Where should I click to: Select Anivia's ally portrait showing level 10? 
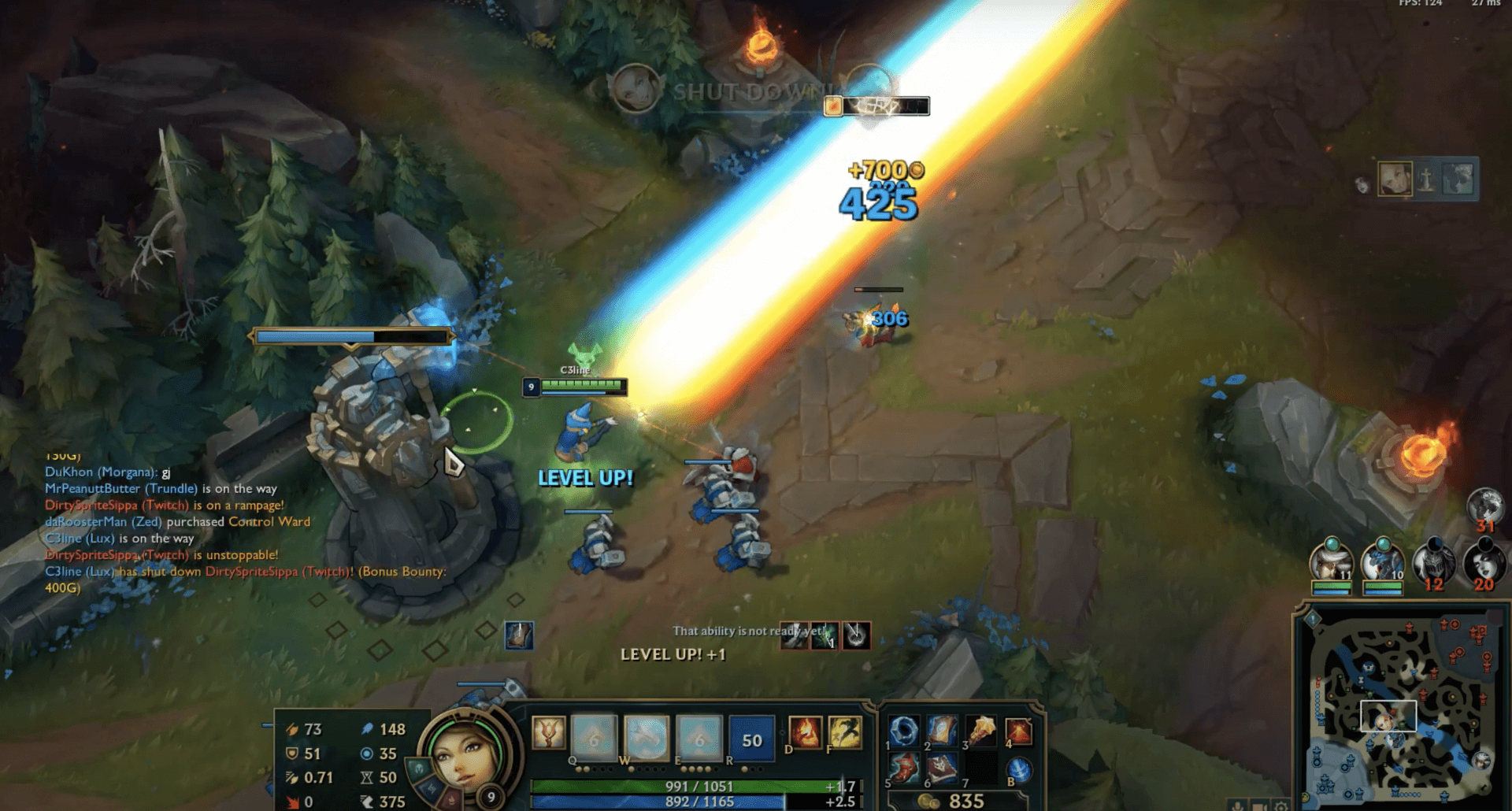1382,563
